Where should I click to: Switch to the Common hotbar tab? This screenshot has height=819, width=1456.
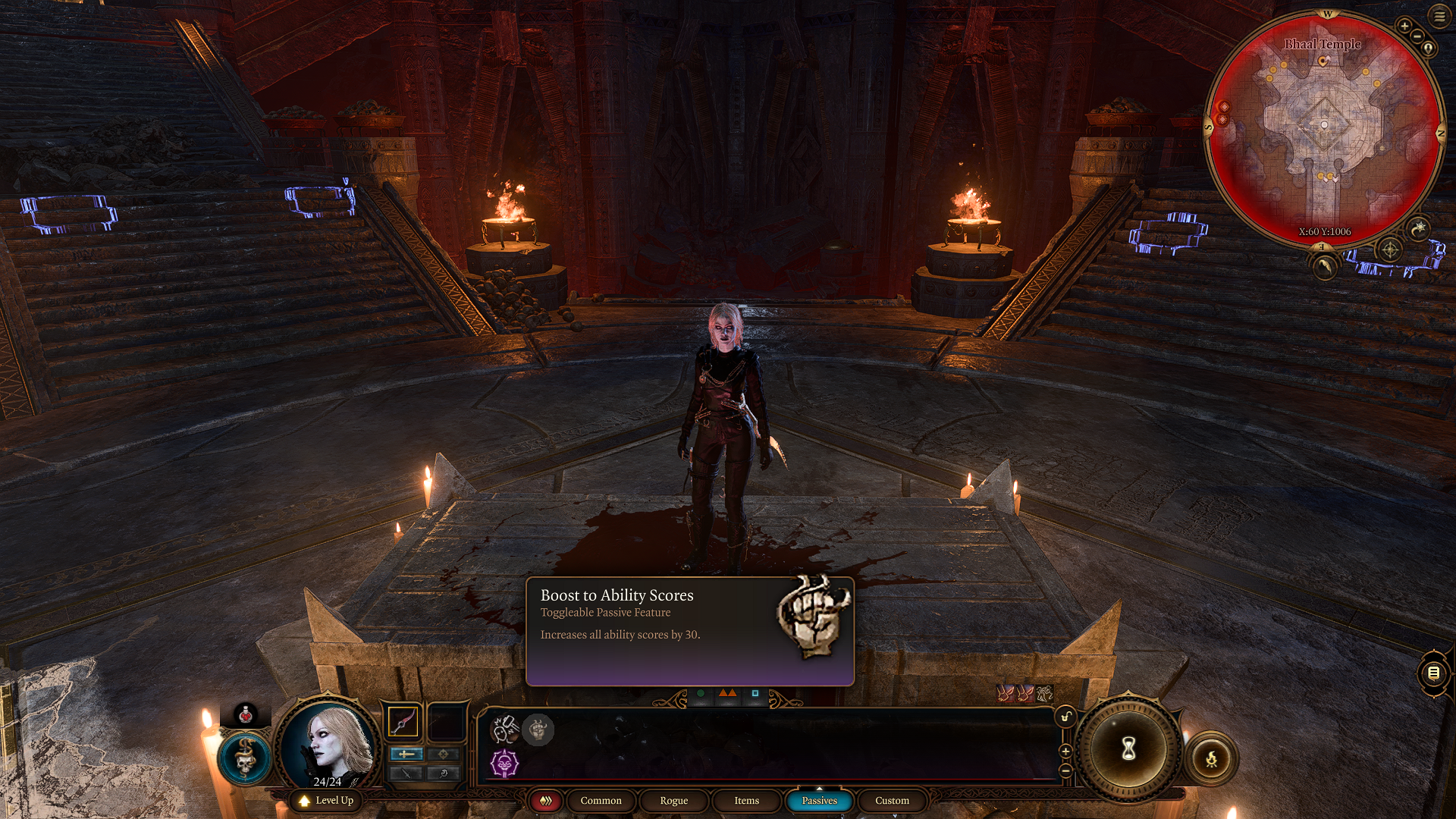[x=601, y=801]
